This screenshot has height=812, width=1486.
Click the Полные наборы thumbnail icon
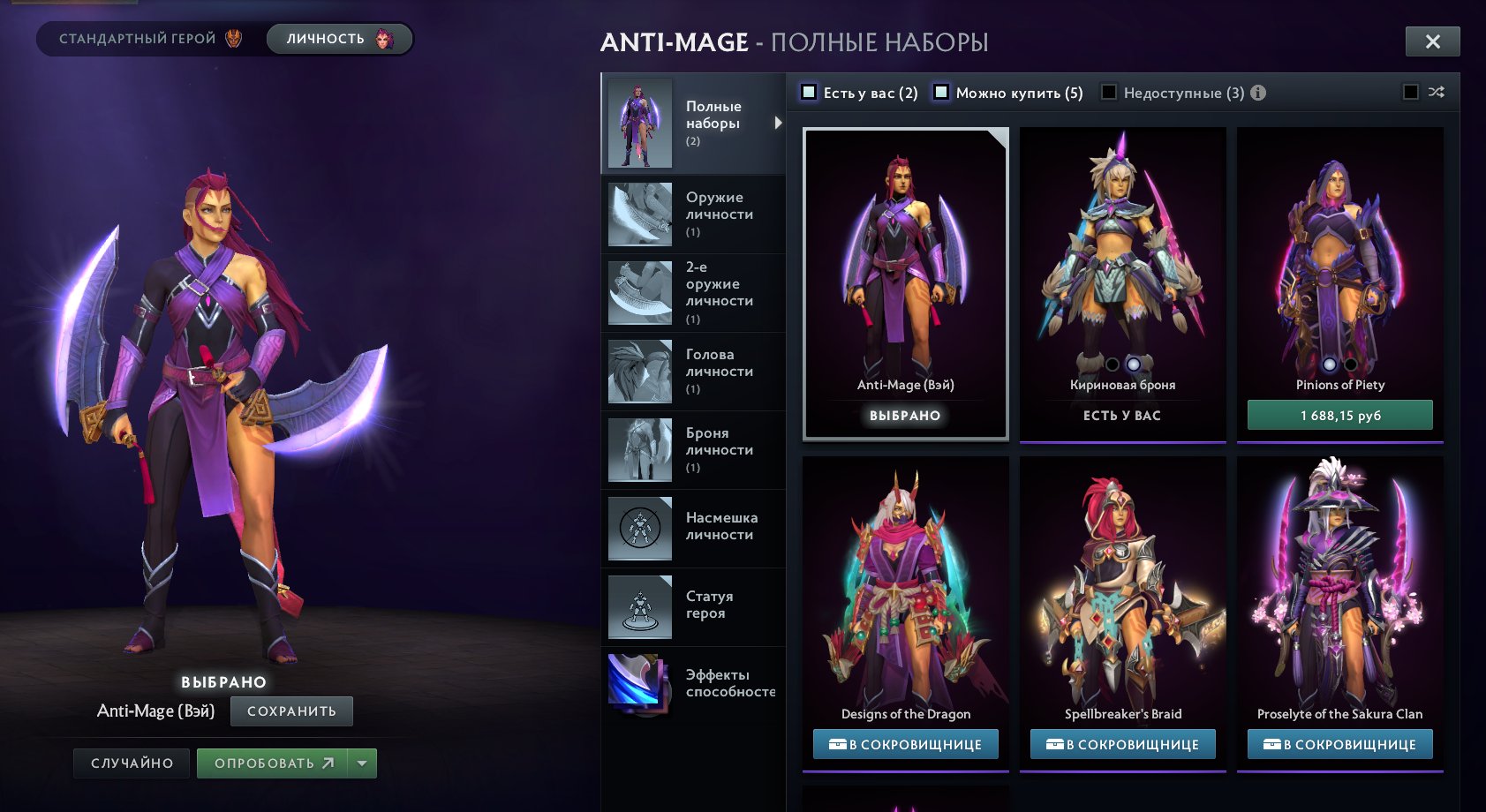point(639,124)
